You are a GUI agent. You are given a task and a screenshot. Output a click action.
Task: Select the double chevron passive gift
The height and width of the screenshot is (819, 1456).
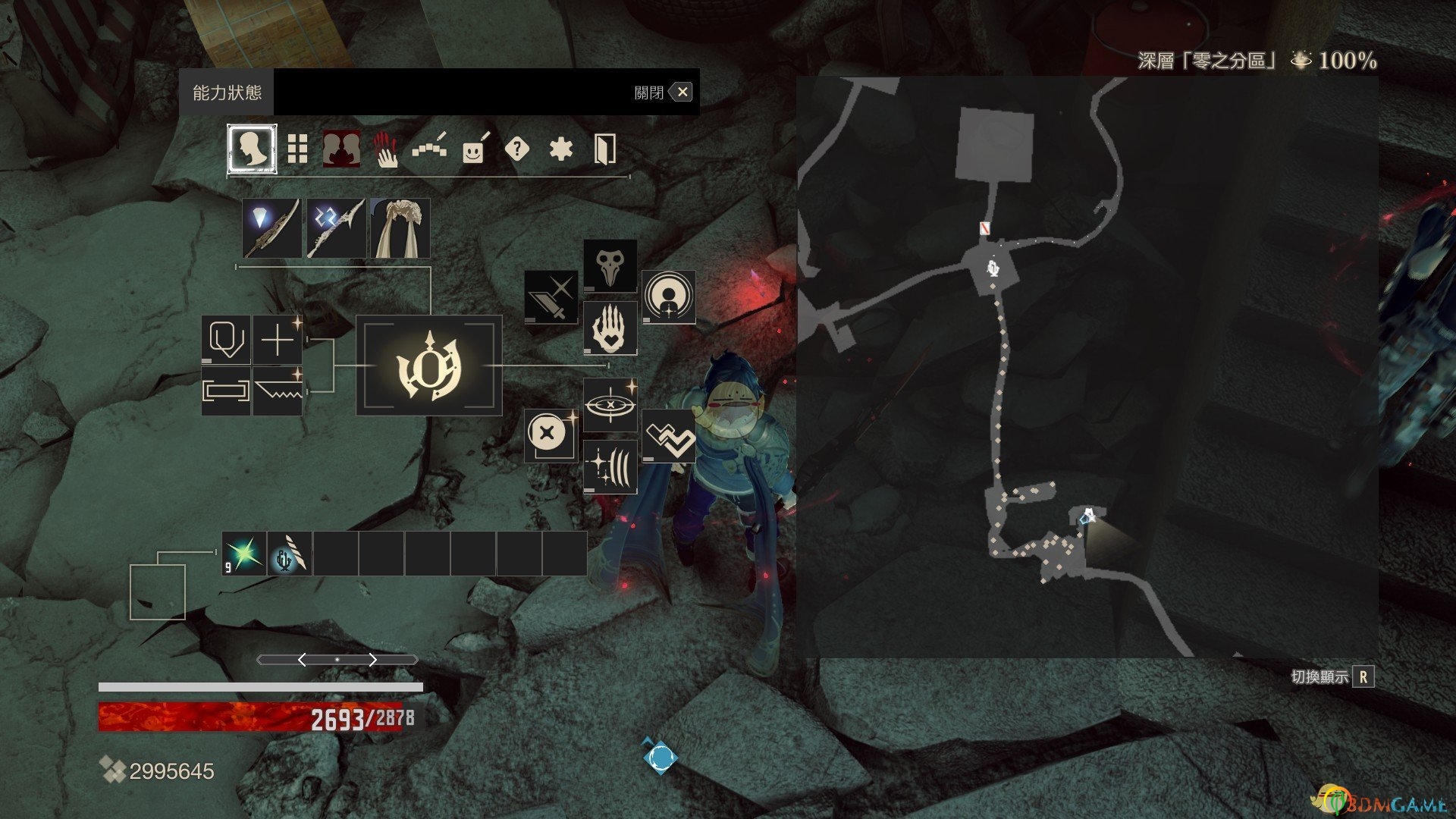[669, 436]
